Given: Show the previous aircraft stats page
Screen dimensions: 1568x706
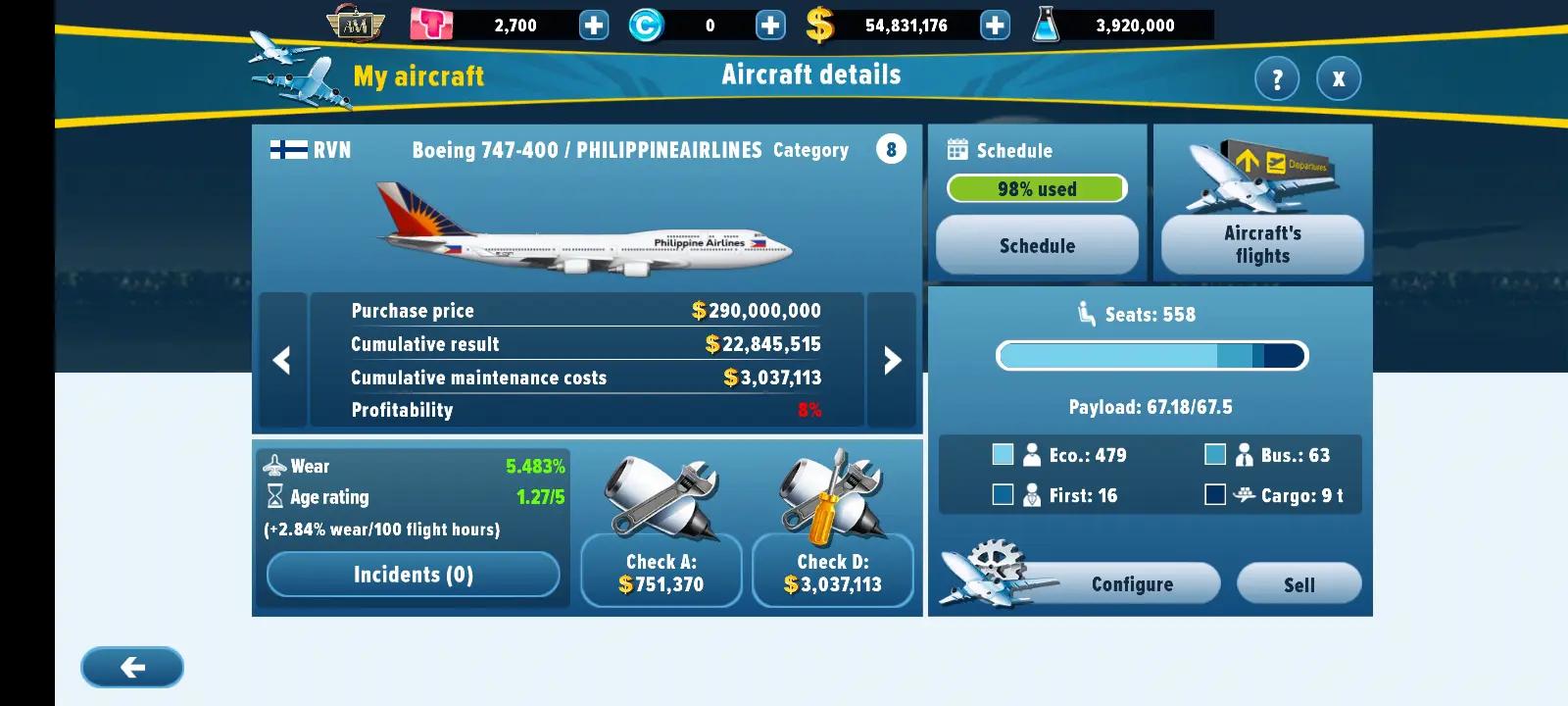Looking at the screenshot, I should point(282,360).
